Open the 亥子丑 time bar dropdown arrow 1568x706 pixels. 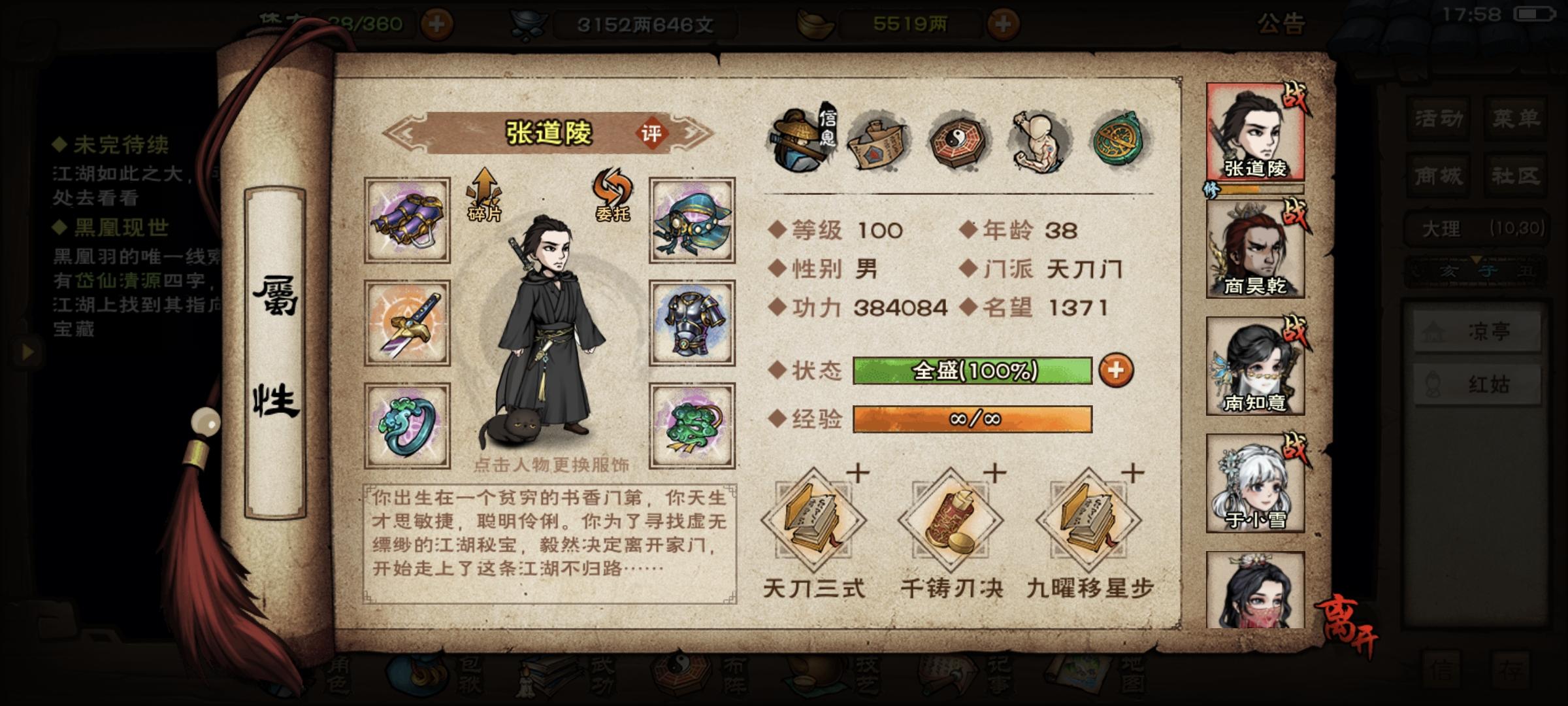pos(1477,260)
